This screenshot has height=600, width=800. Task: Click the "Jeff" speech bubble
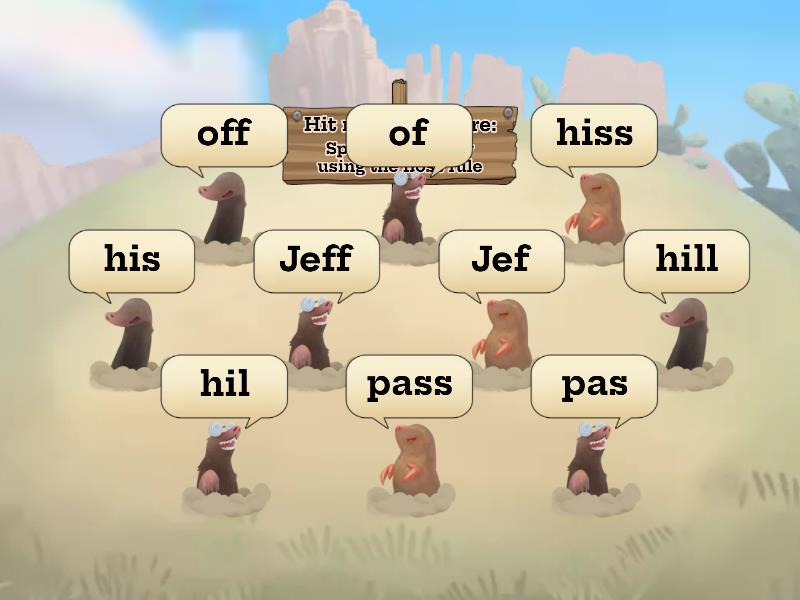click(x=316, y=260)
